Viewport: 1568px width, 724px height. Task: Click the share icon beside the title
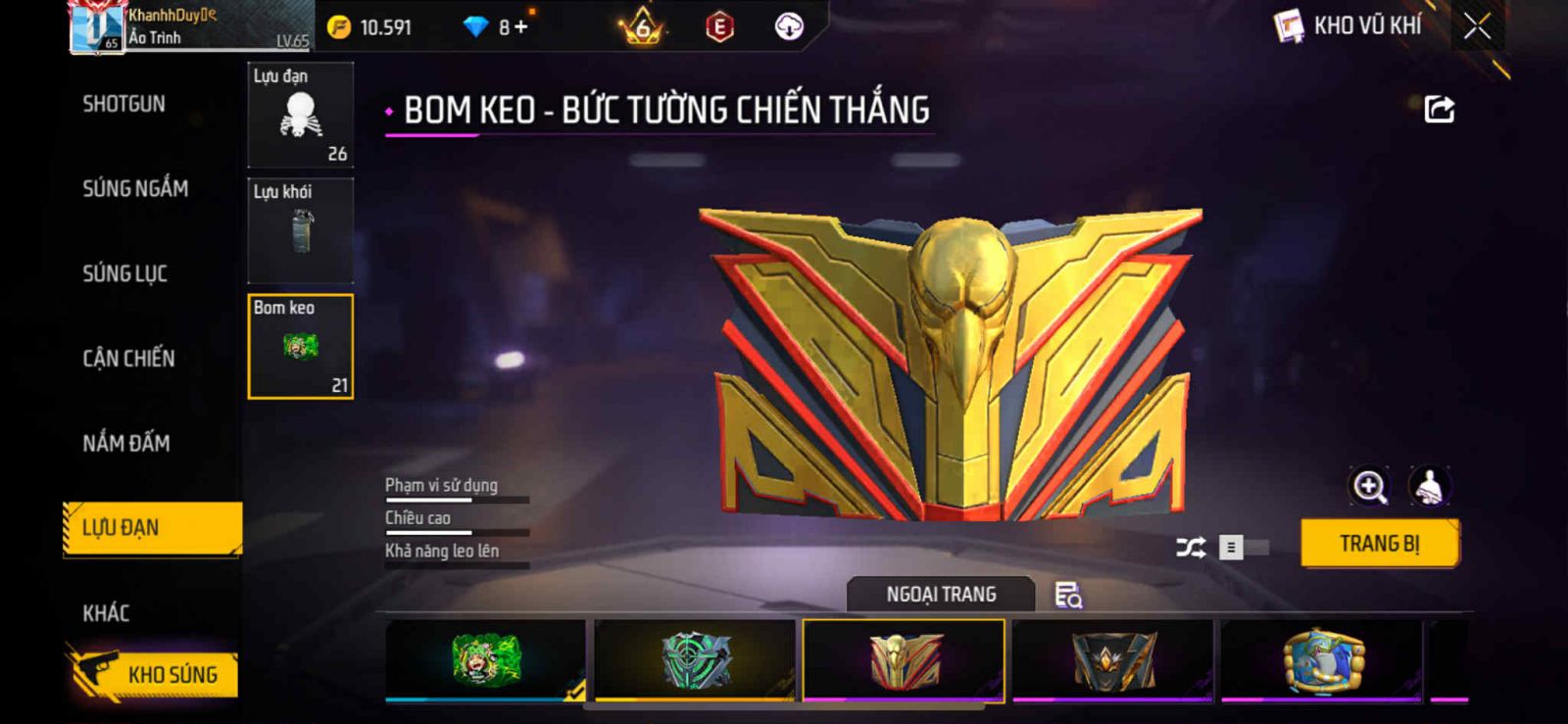click(x=1439, y=109)
